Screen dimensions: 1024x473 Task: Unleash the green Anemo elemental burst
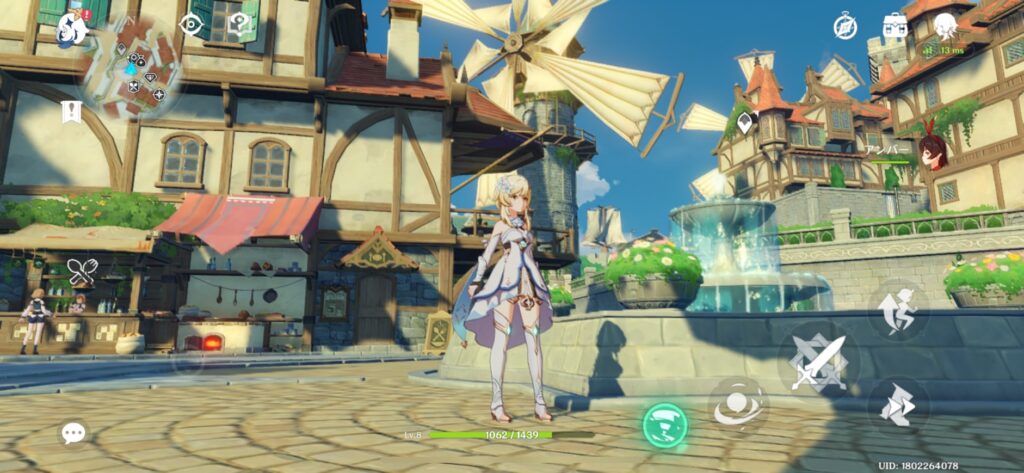[x=665, y=424]
